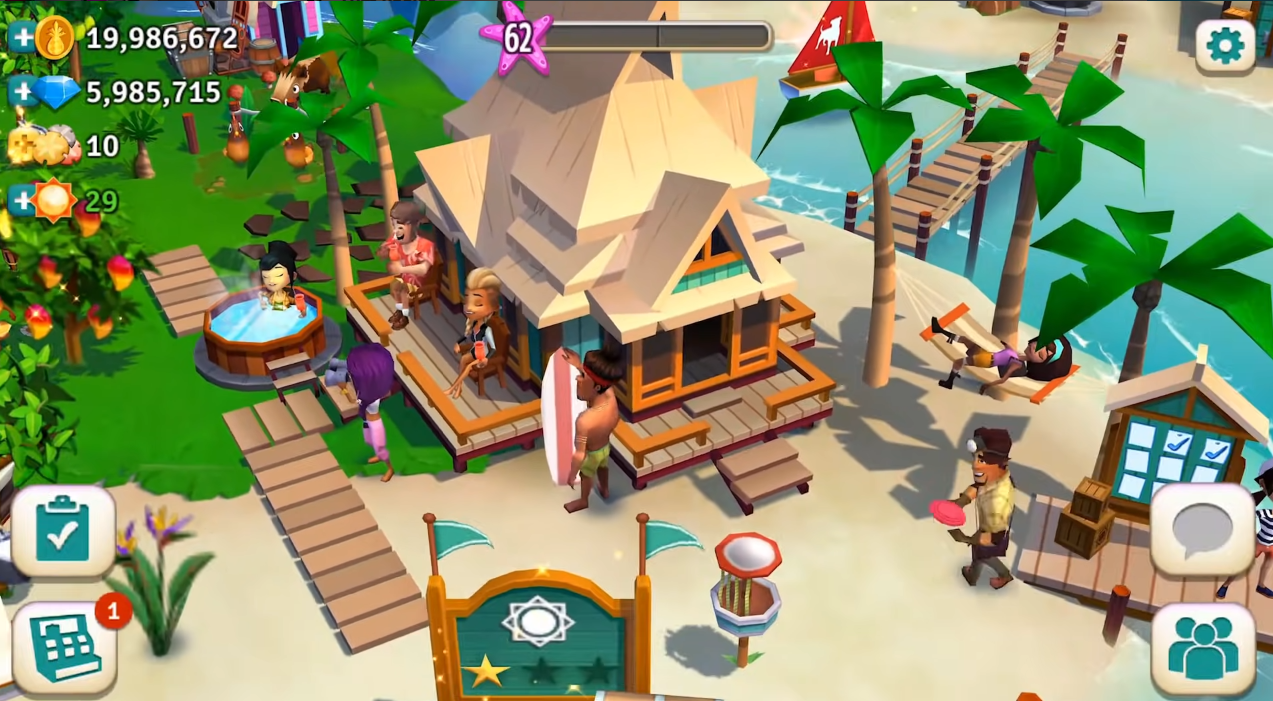
Task: Open the chat speech bubble
Action: pos(1202,530)
